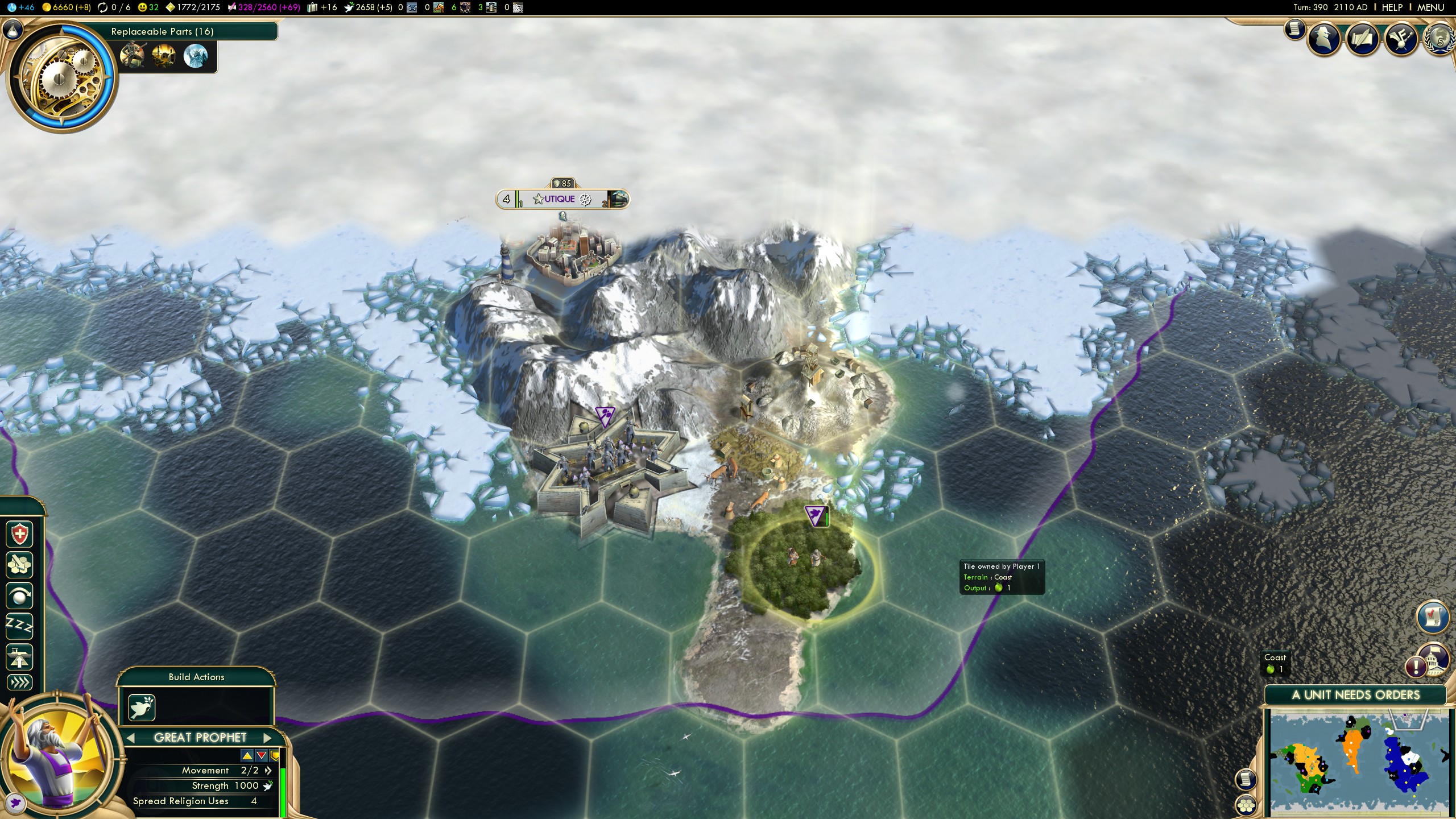Open the checkmark scroll notification
Viewport: 1456px width, 819px height.
point(1432,617)
